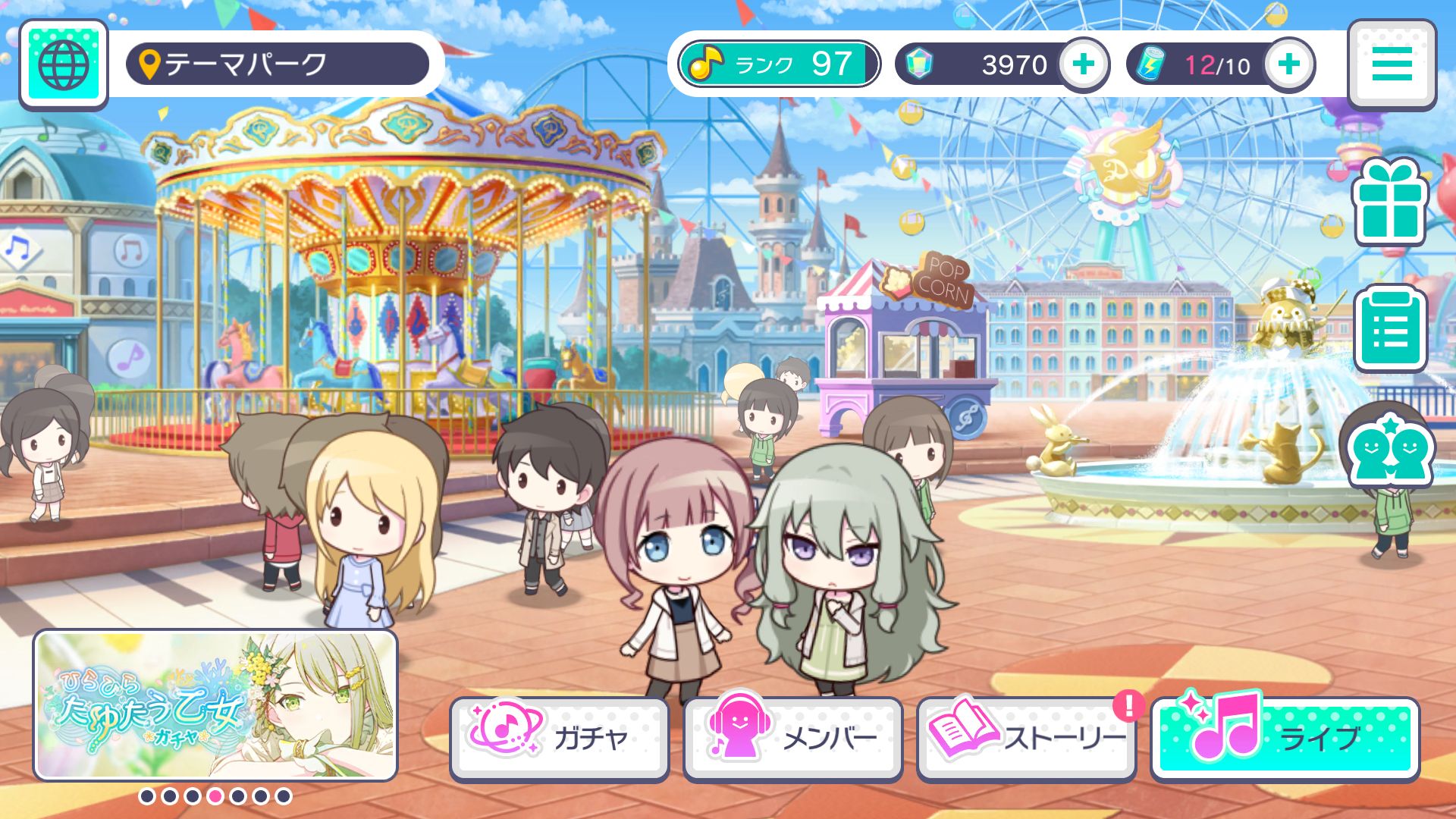The image size is (1456, 819).
Task: Open the hamburger menu
Action: 1392,64
